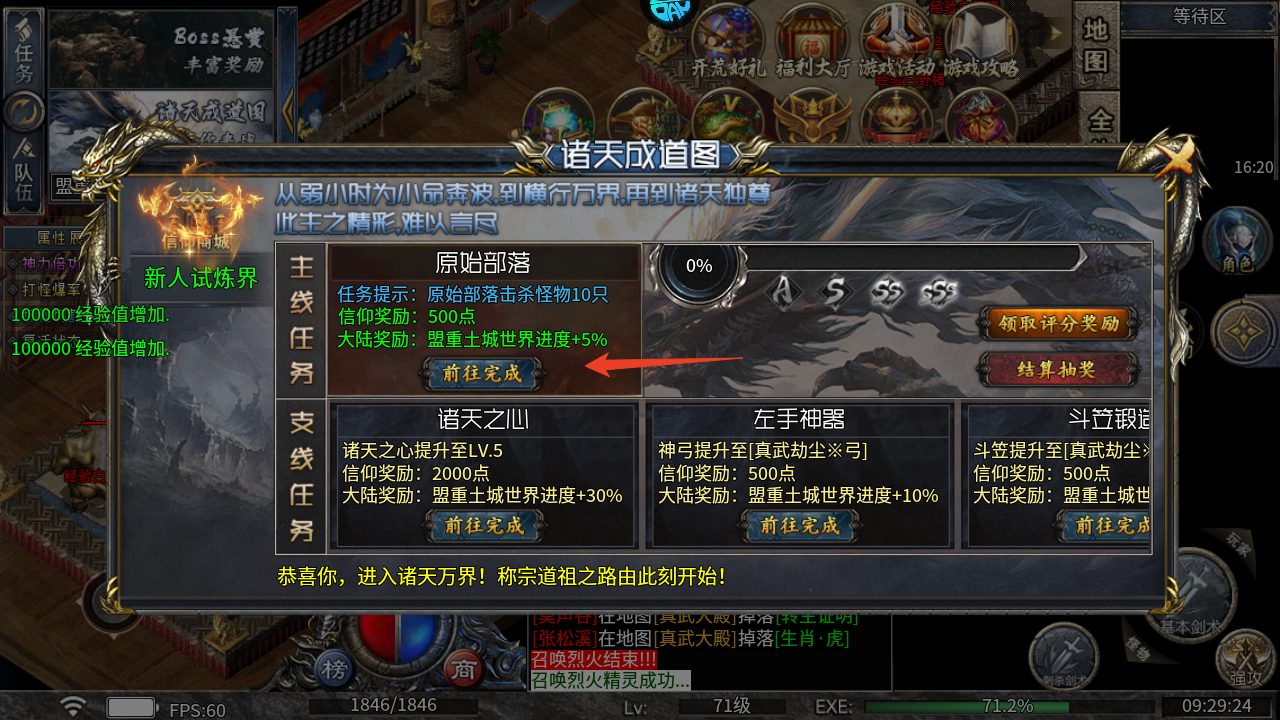Activate the 强攻 skill icon
This screenshot has height=720, width=1280.
pyautogui.click(x=1245, y=660)
